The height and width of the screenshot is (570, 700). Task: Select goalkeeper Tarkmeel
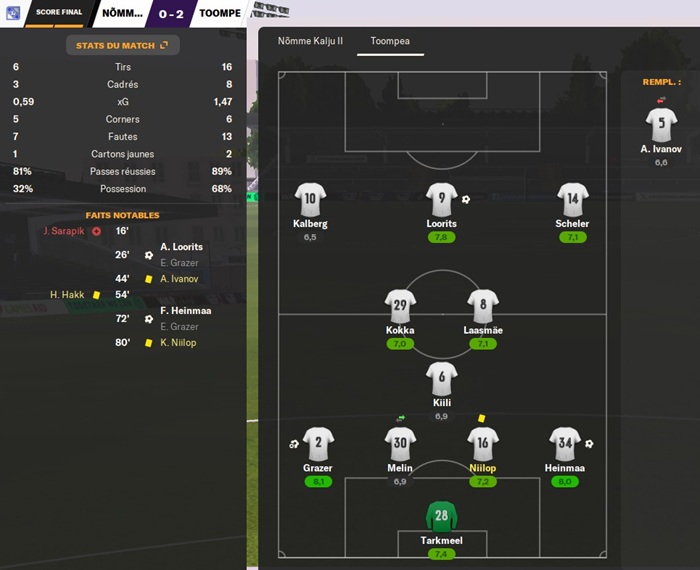441,517
